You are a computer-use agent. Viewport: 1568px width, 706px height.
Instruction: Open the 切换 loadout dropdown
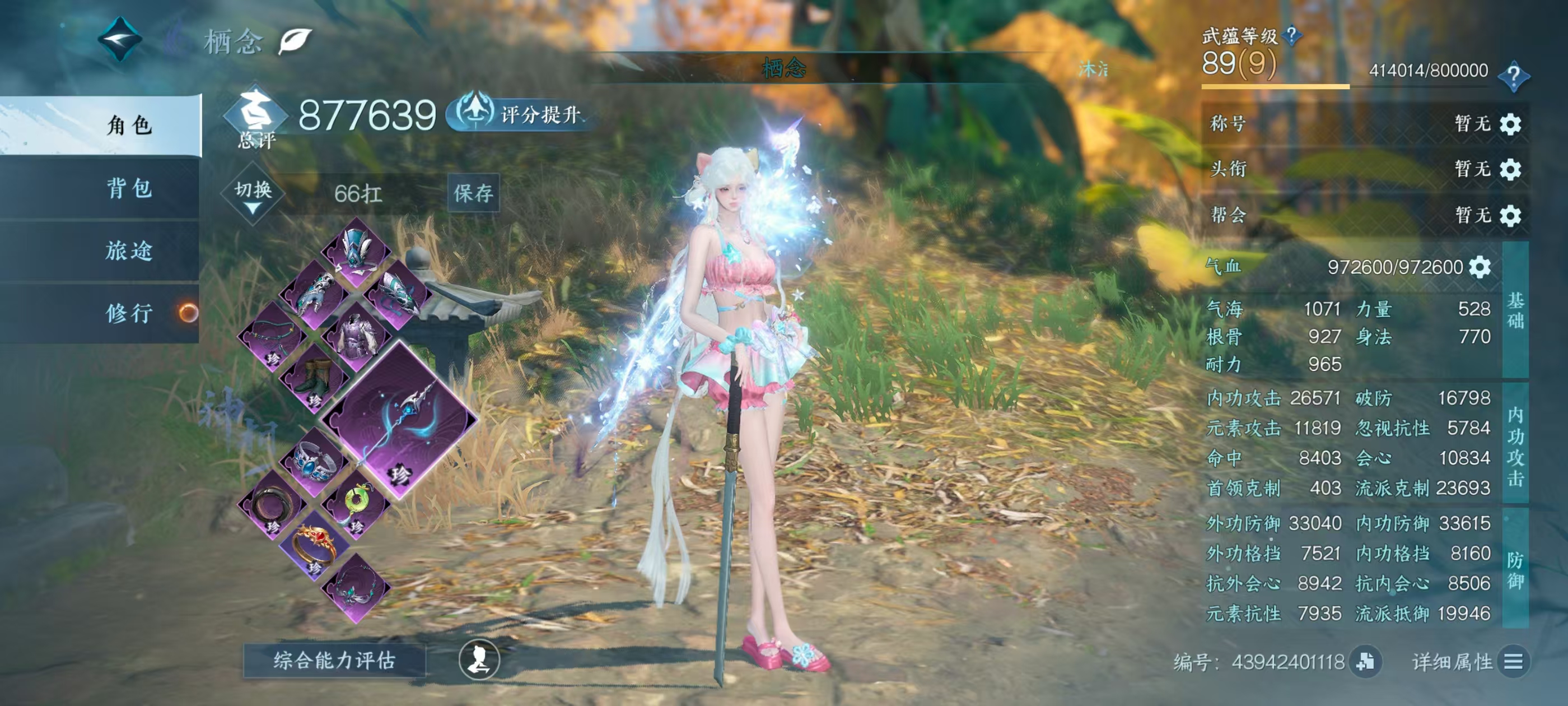[x=253, y=194]
